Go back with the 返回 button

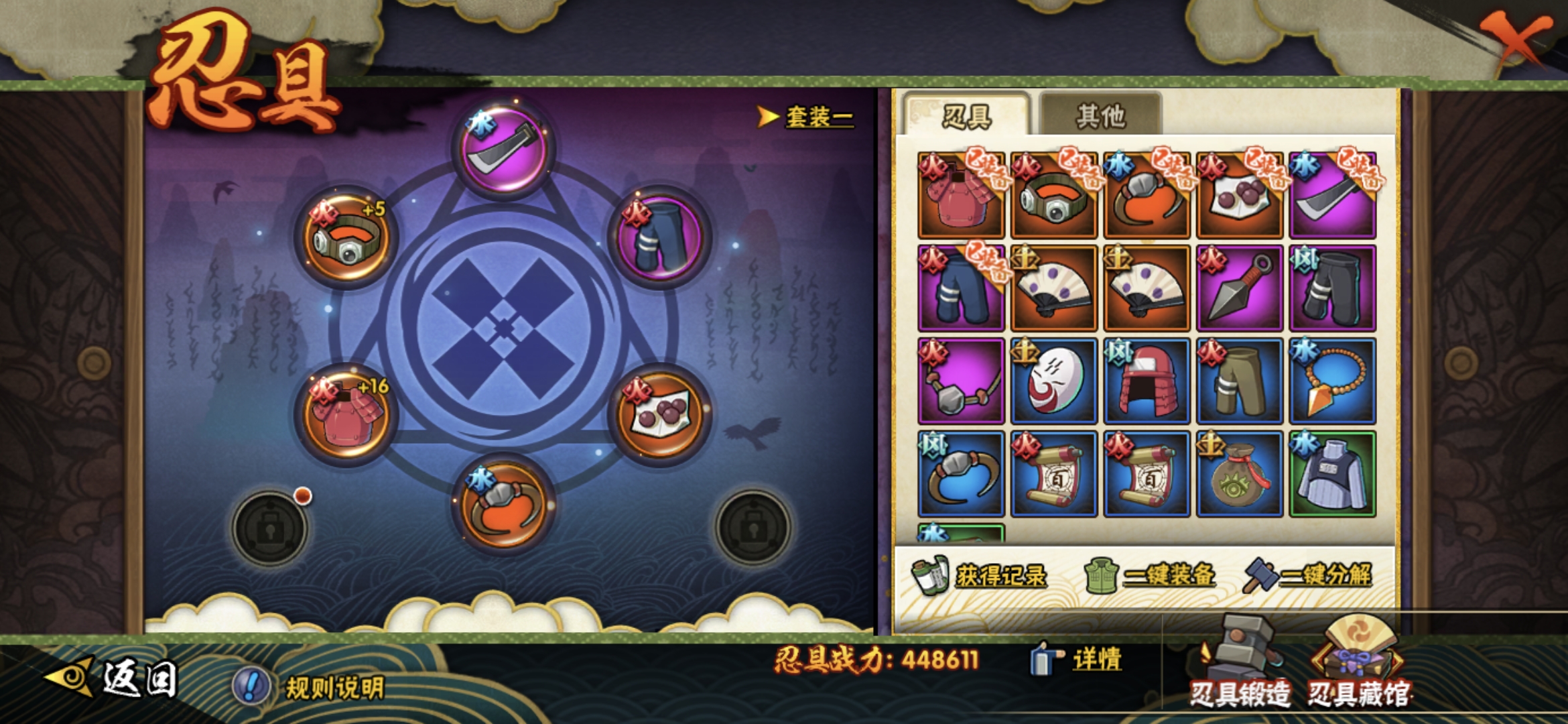114,677
